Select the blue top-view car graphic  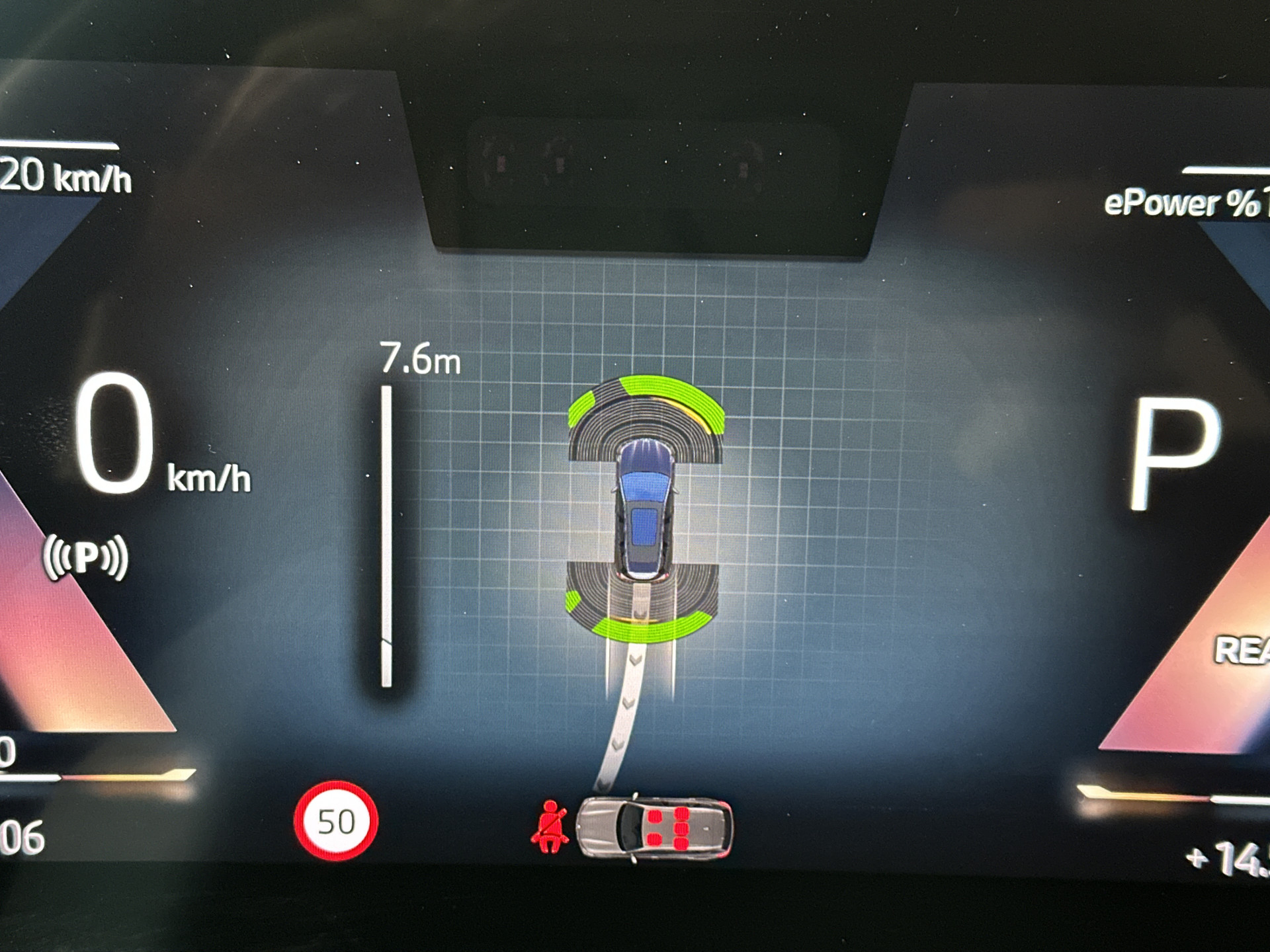tap(644, 509)
